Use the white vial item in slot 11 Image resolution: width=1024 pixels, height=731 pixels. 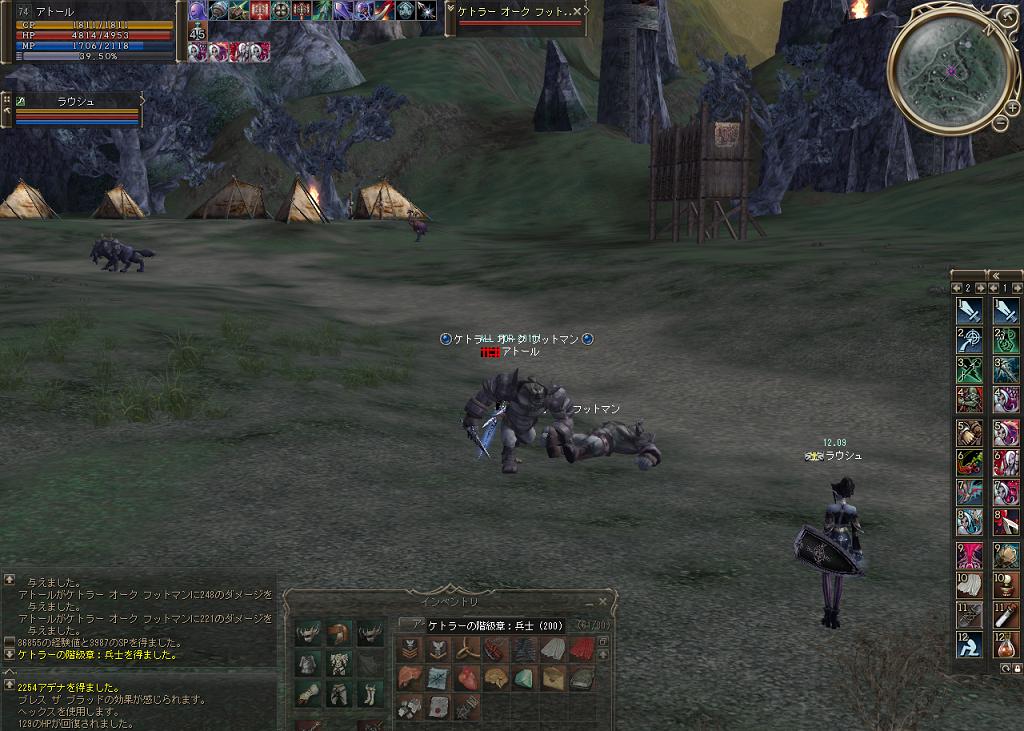pyautogui.click(x=1006, y=615)
